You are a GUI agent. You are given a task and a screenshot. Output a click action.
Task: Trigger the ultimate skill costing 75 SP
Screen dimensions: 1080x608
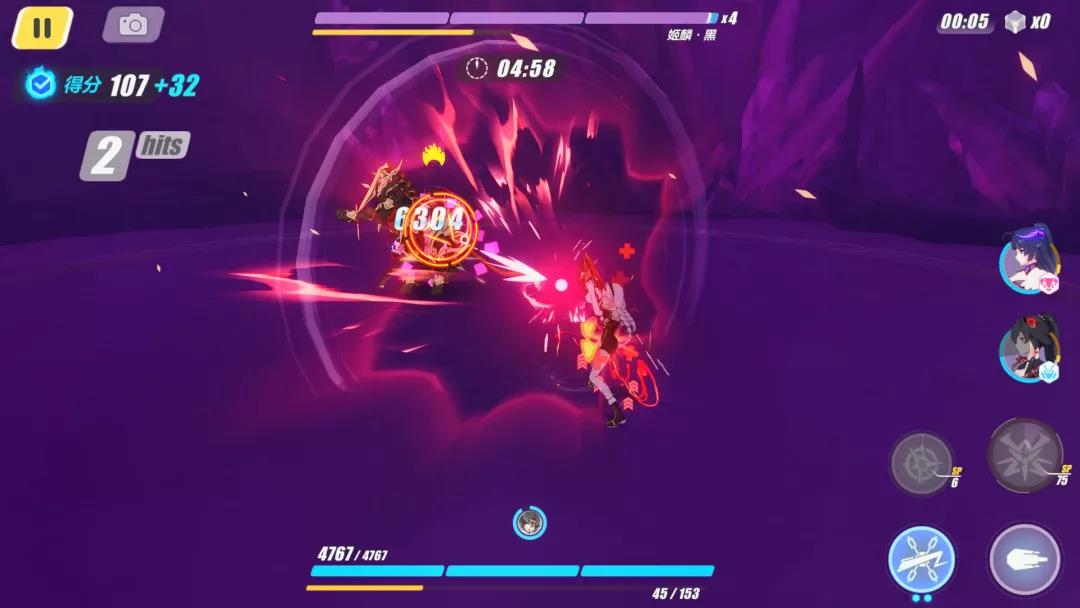(x=1024, y=455)
